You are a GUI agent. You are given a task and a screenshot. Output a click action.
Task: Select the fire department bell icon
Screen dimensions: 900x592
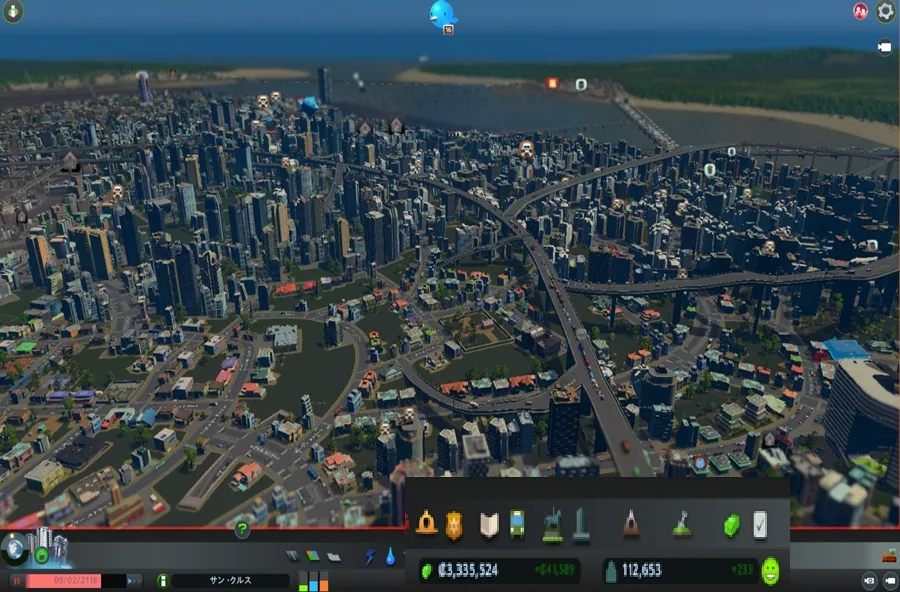click(x=427, y=524)
